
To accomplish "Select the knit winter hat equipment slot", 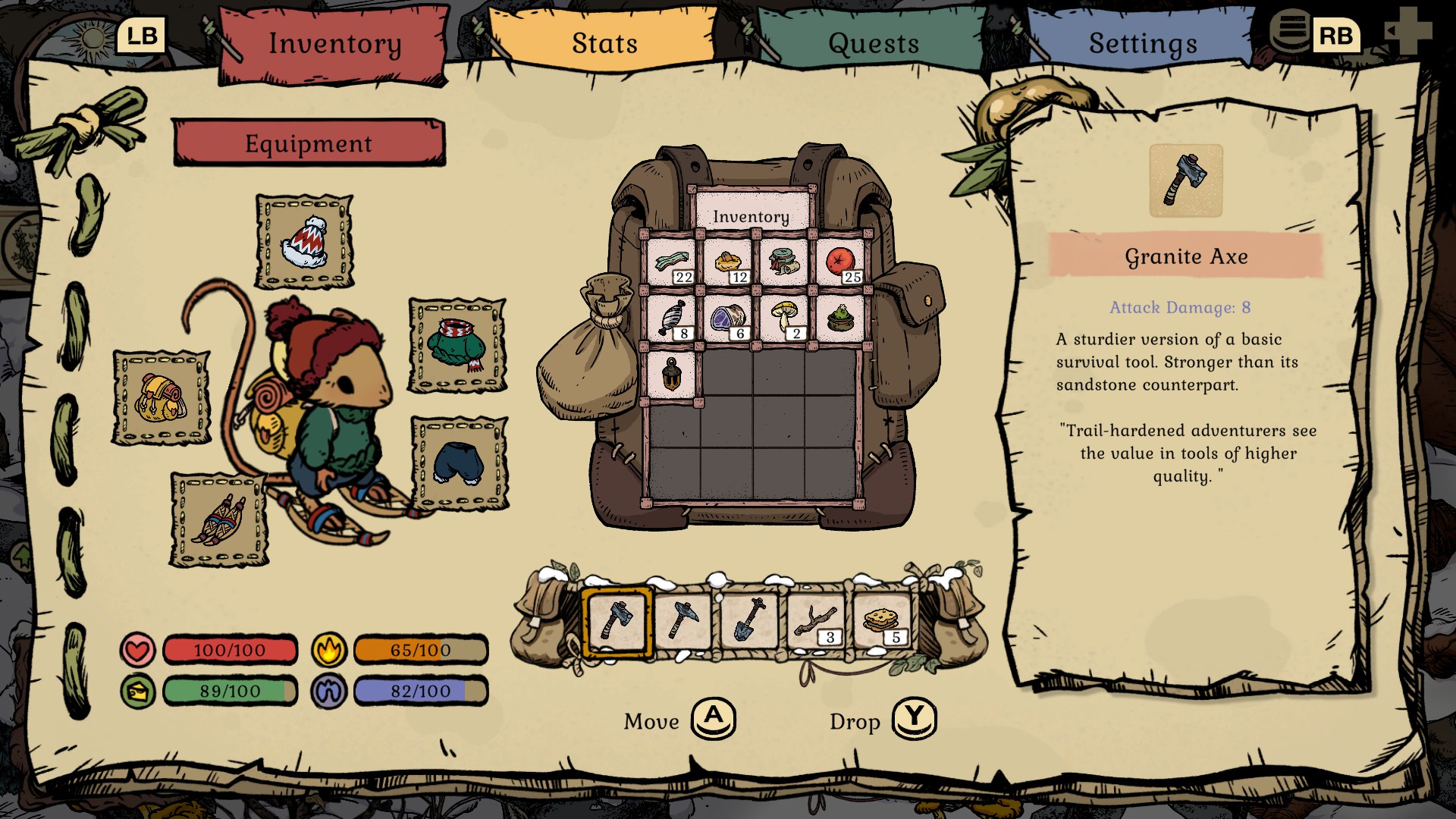I will pyautogui.click(x=305, y=242).
